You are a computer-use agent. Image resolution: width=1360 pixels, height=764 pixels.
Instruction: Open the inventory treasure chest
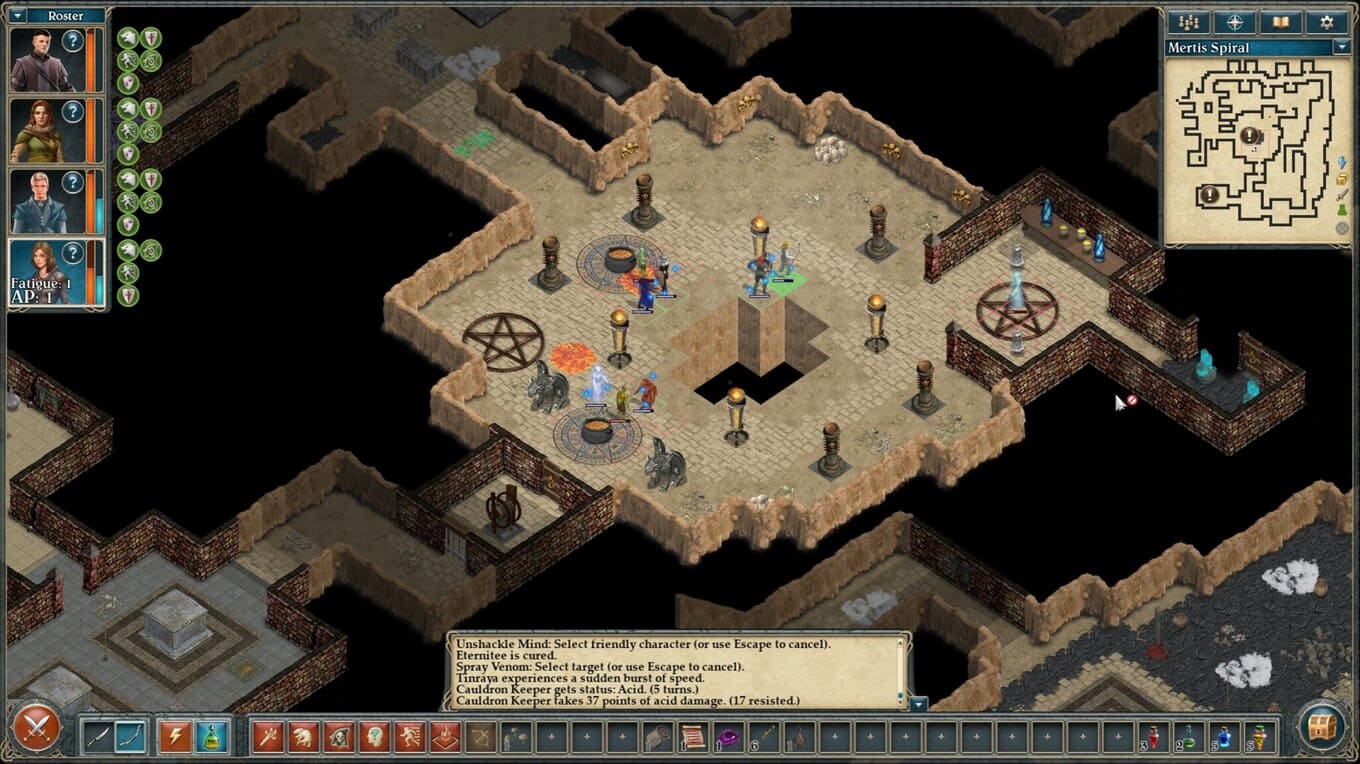point(1323,727)
